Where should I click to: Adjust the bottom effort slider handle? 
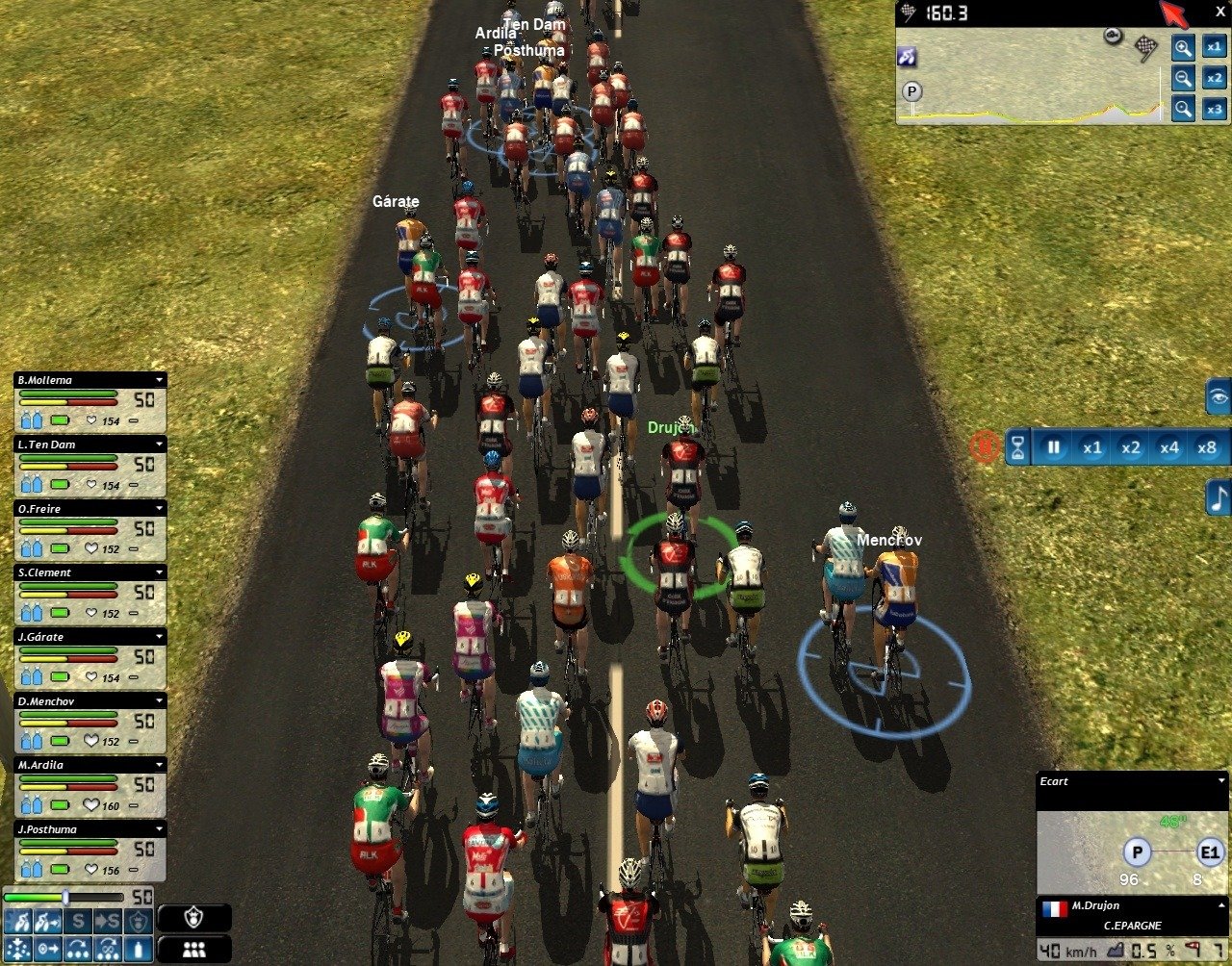[65, 897]
